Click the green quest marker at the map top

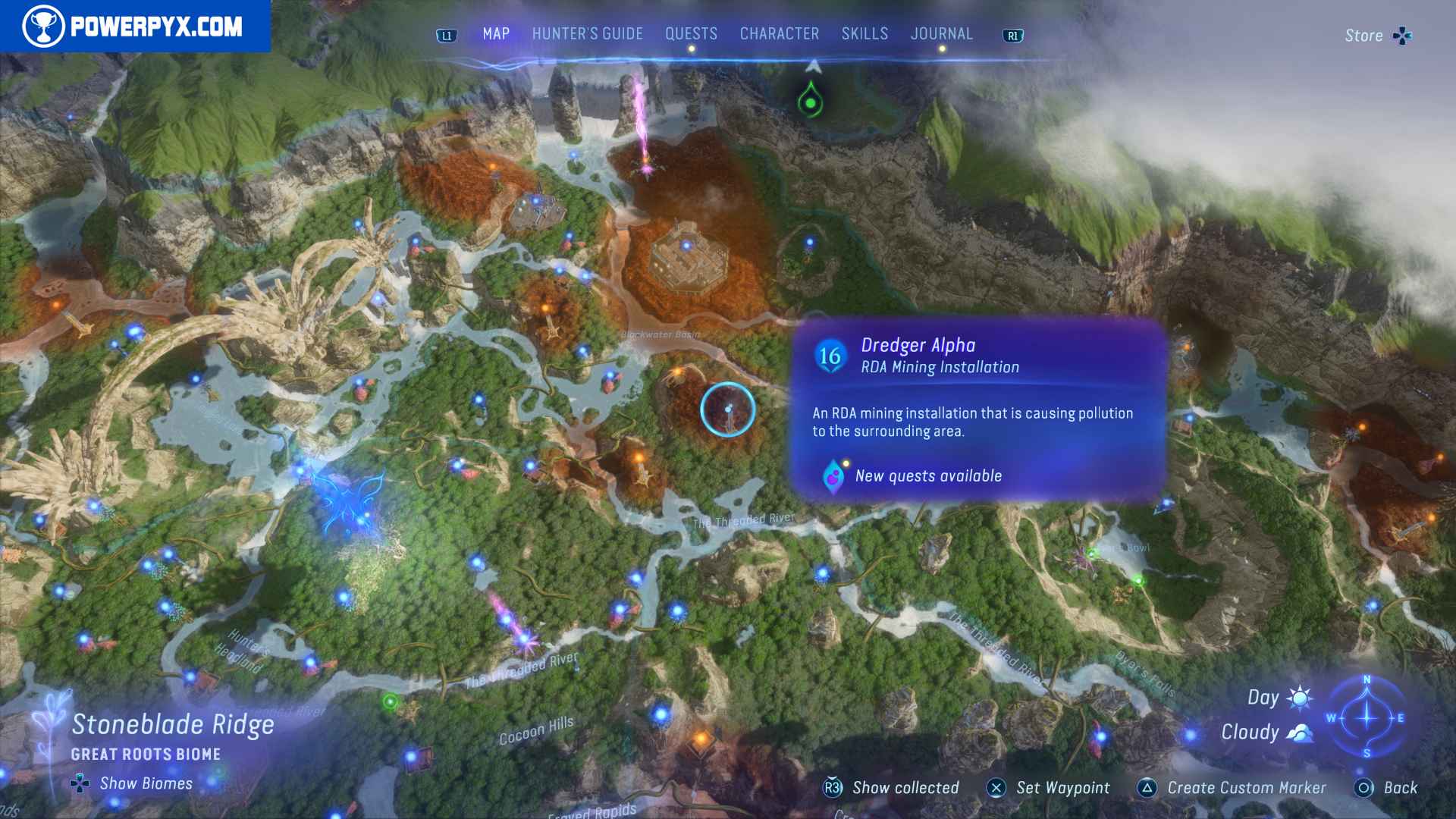(x=811, y=102)
